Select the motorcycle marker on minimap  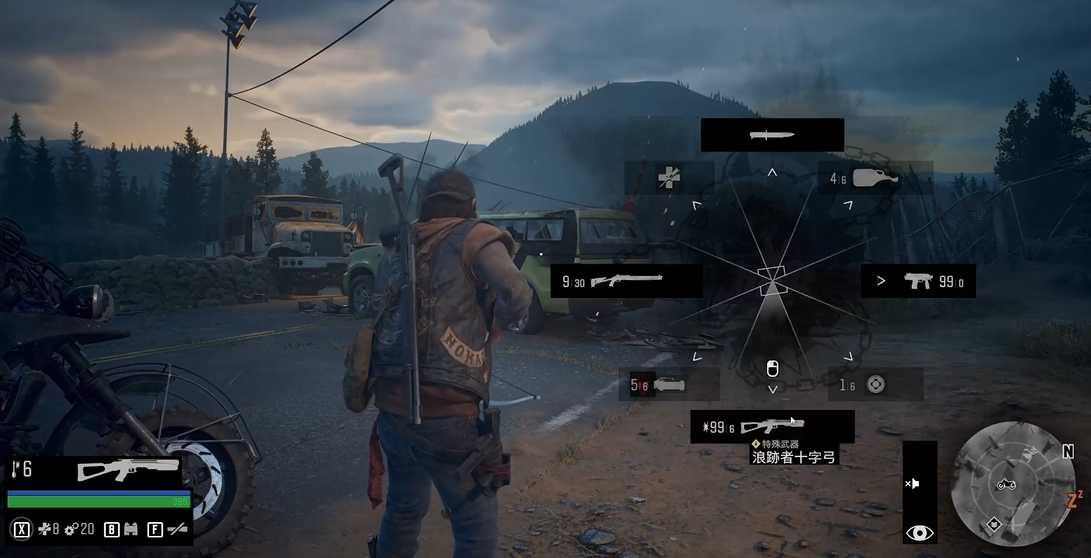[x=1006, y=485]
